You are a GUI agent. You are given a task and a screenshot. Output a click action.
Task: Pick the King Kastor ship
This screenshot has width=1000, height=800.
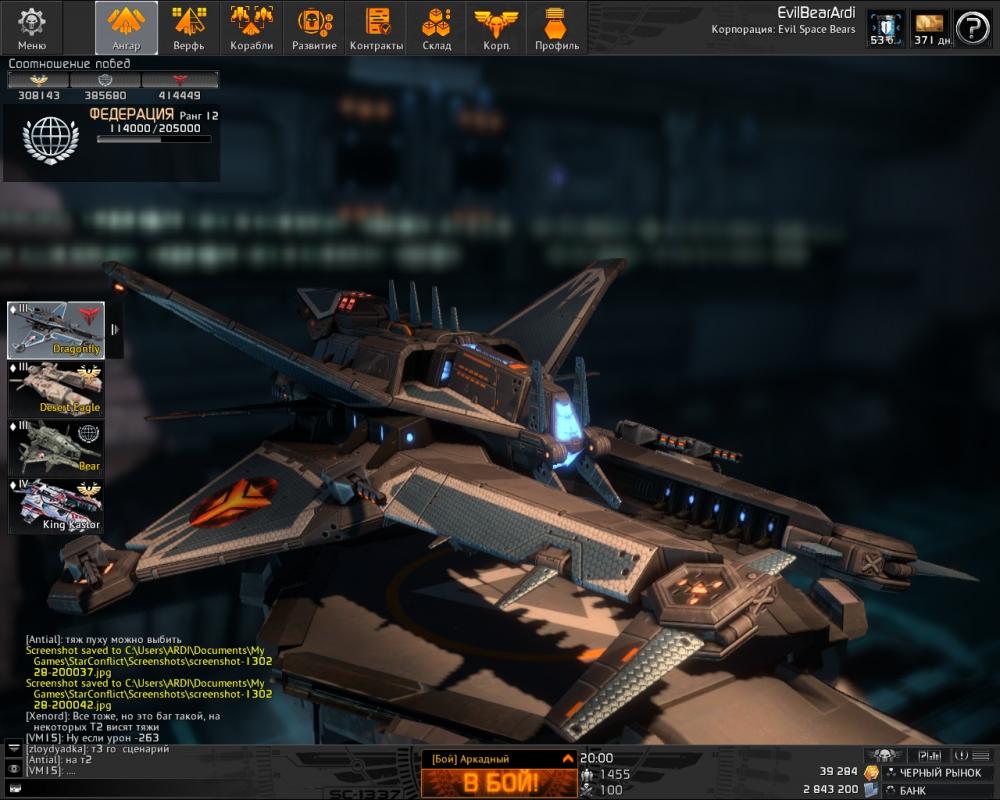coord(56,505)
